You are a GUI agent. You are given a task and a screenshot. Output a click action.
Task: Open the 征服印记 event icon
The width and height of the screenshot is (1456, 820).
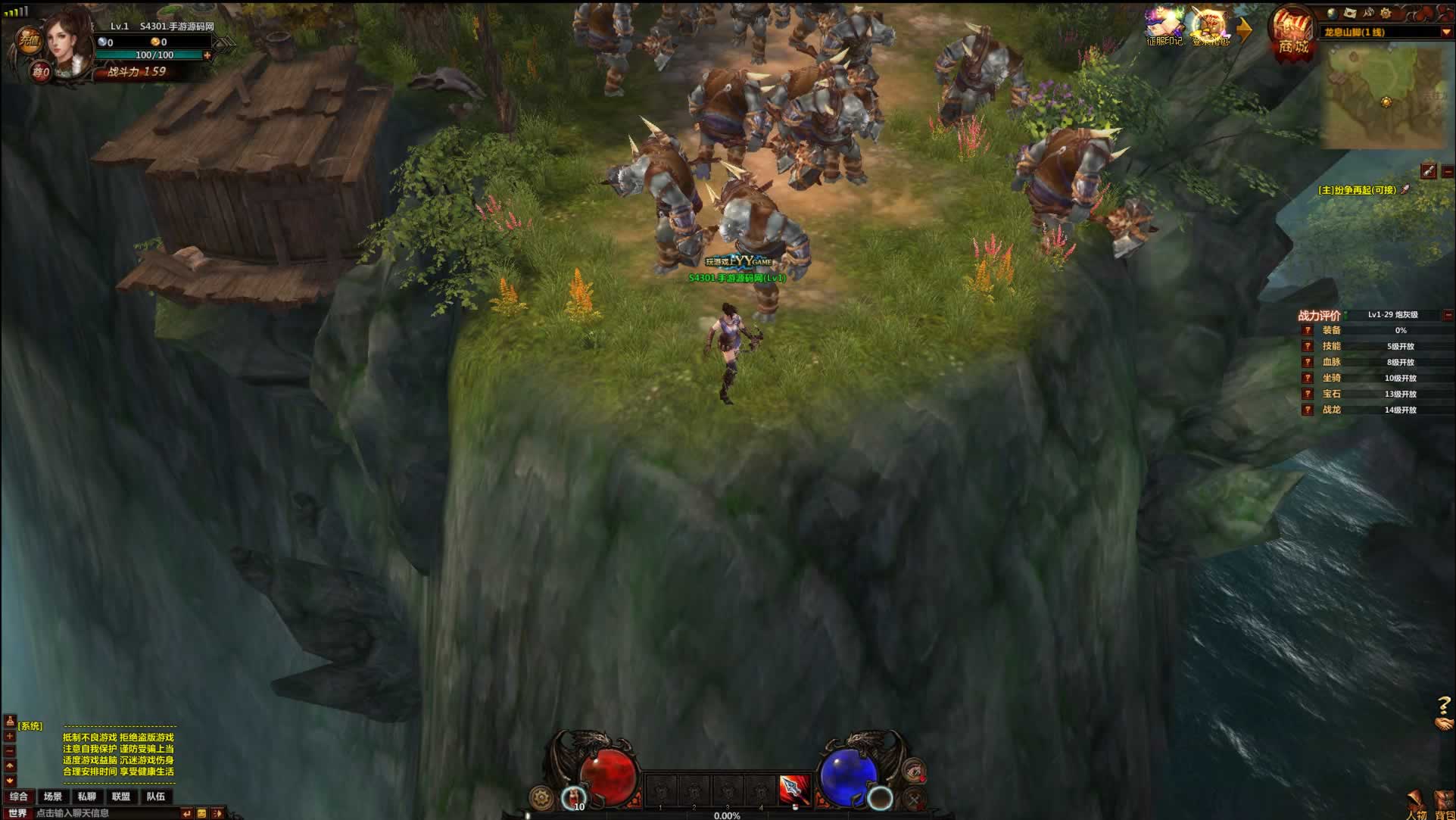click(1164, 24)
